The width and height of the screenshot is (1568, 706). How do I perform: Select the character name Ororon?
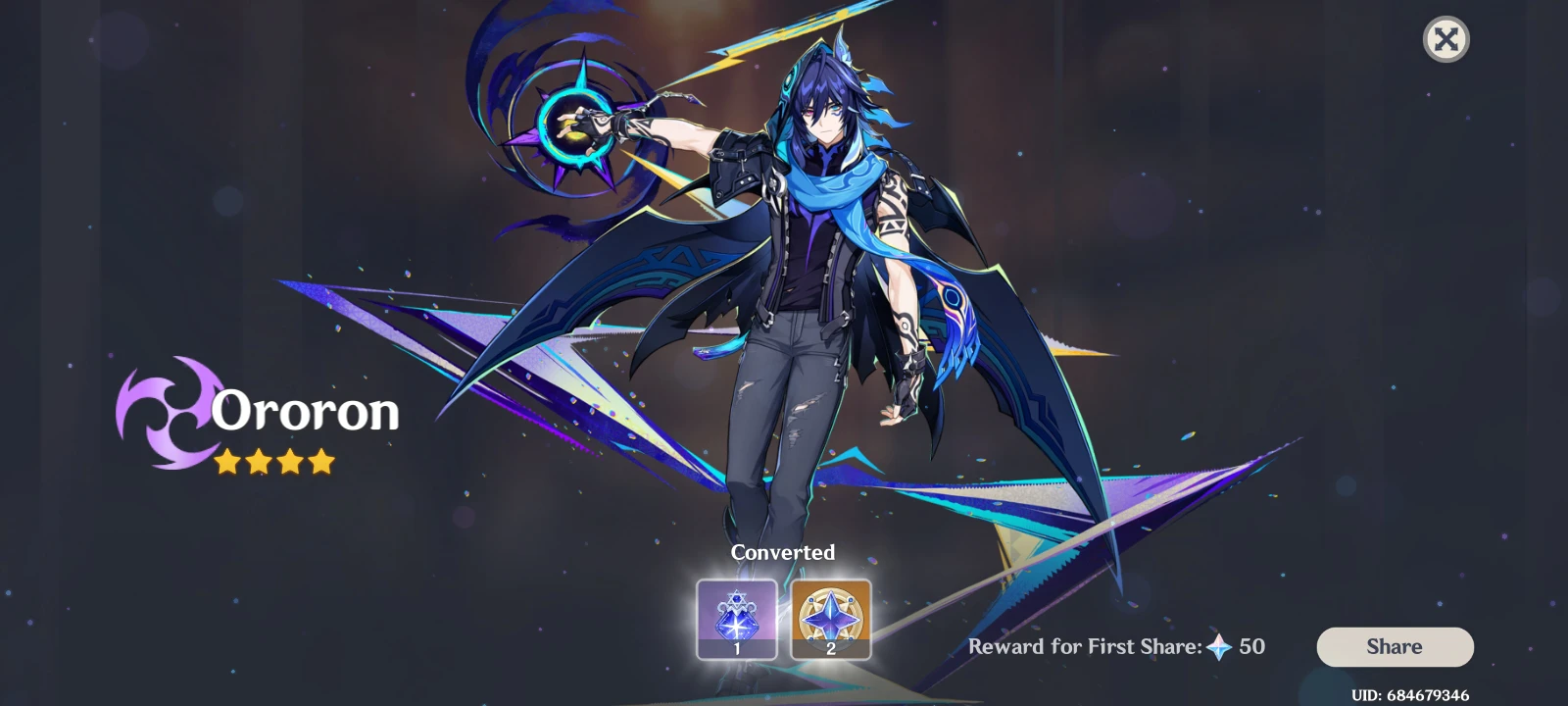pos(304,412)
